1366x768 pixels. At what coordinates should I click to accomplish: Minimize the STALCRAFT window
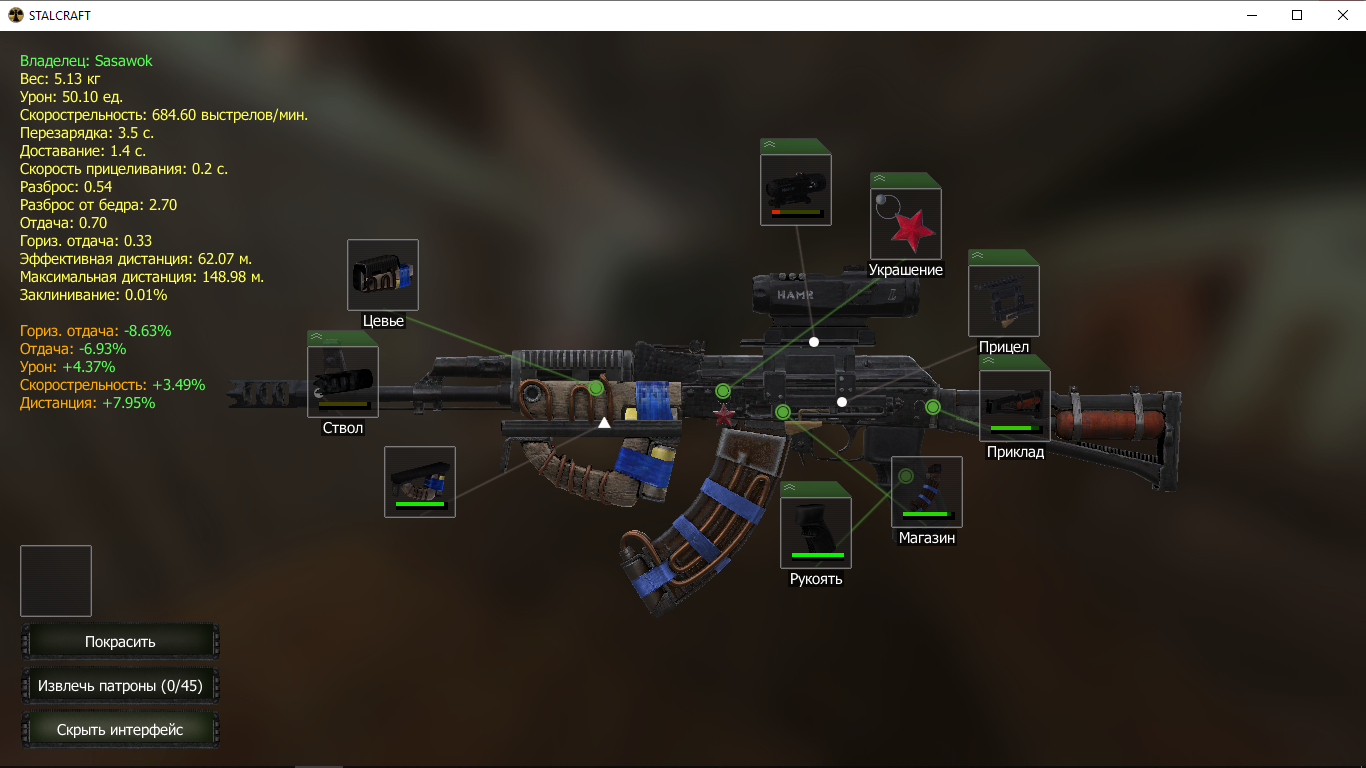[1252, 15]
